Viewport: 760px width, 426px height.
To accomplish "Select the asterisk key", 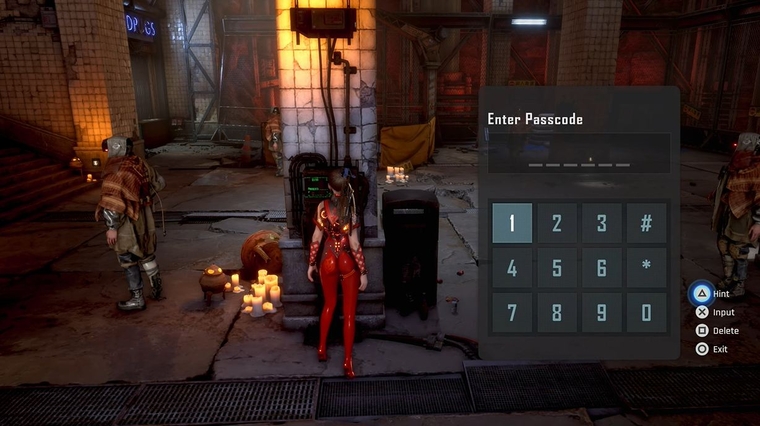I will (647, 268).
